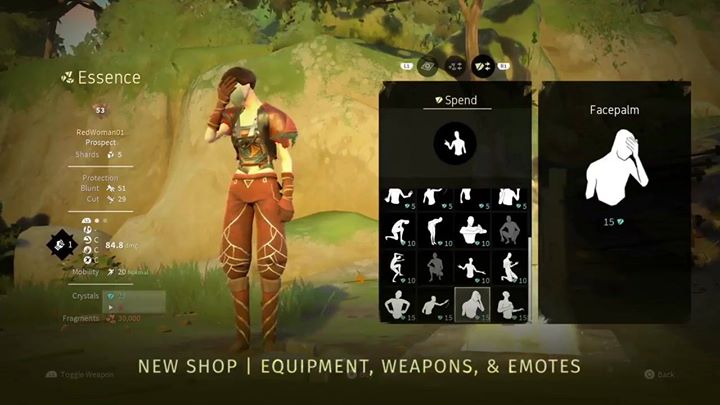Select the active crystal spend tab
The width and height of the screenshot is (720, 405).
483,66
